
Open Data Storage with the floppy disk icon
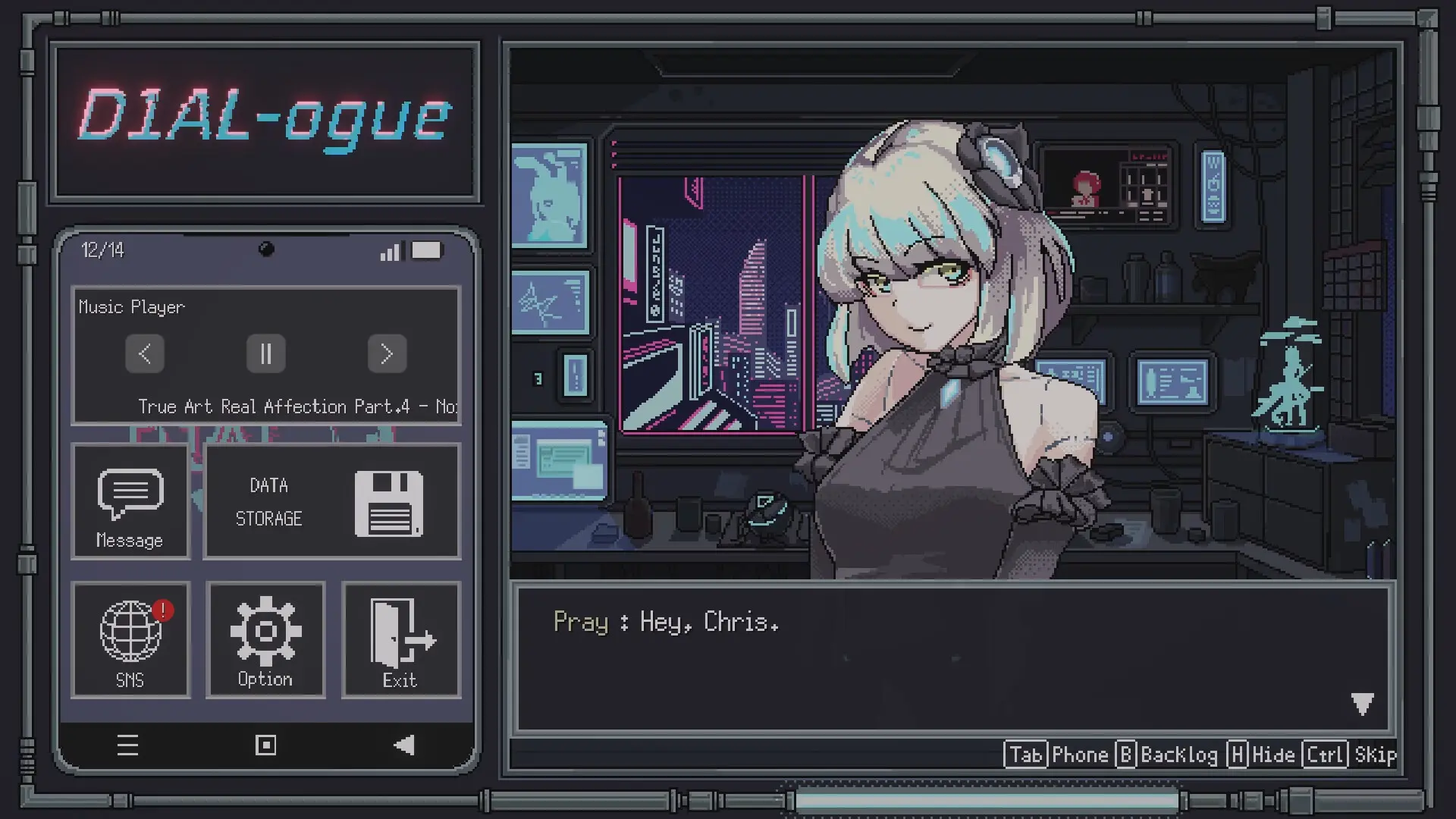pos(331,502)
